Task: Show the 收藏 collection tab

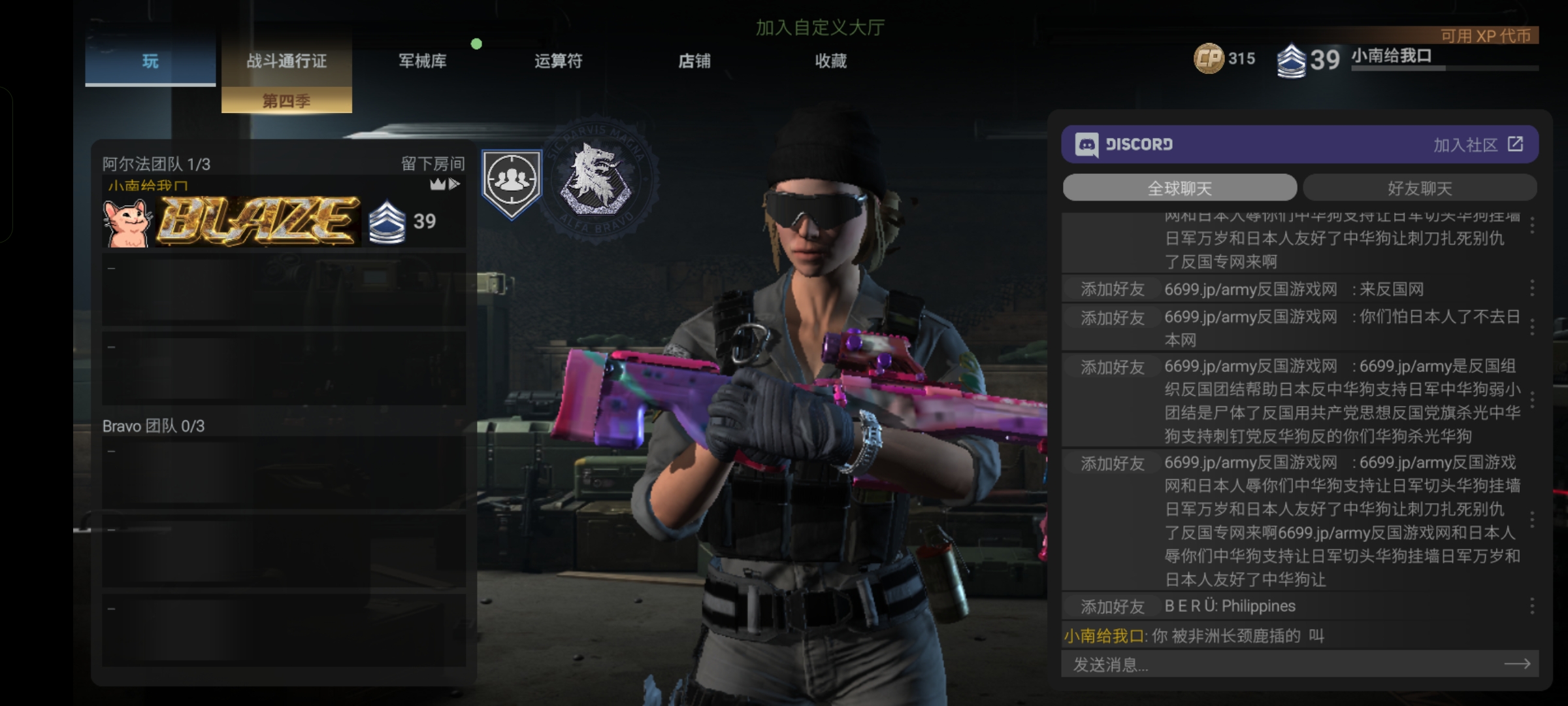Action: click(830, 61)
